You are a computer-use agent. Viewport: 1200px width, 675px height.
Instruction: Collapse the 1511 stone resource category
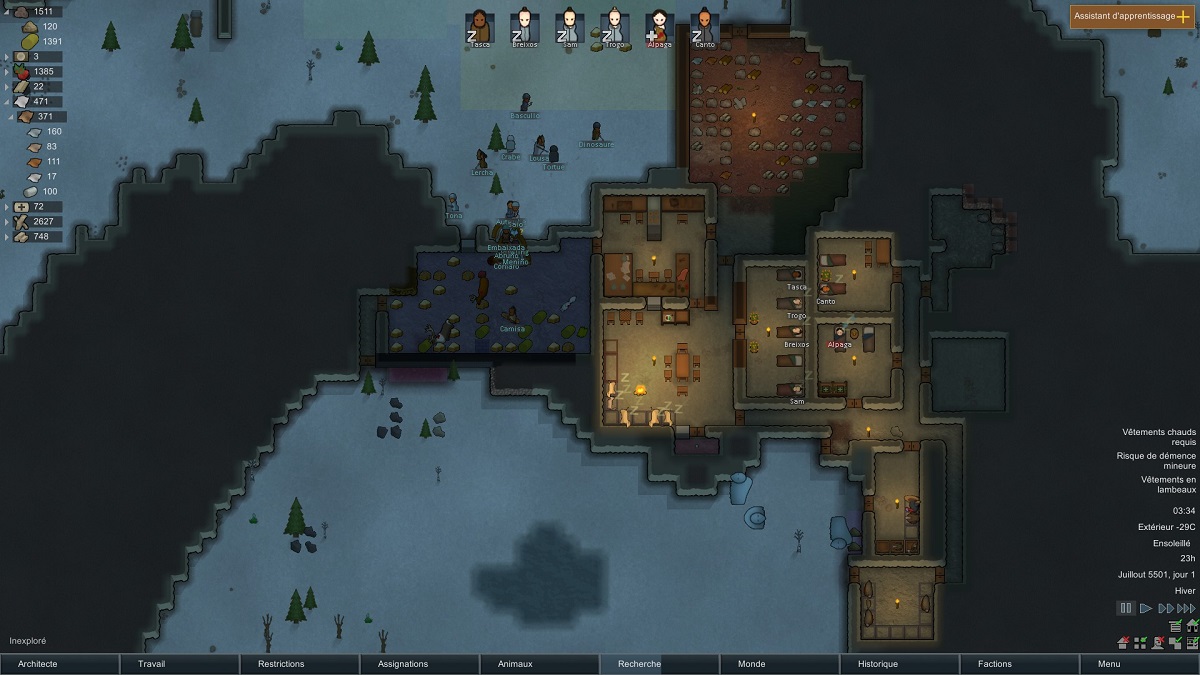[8, 11]
